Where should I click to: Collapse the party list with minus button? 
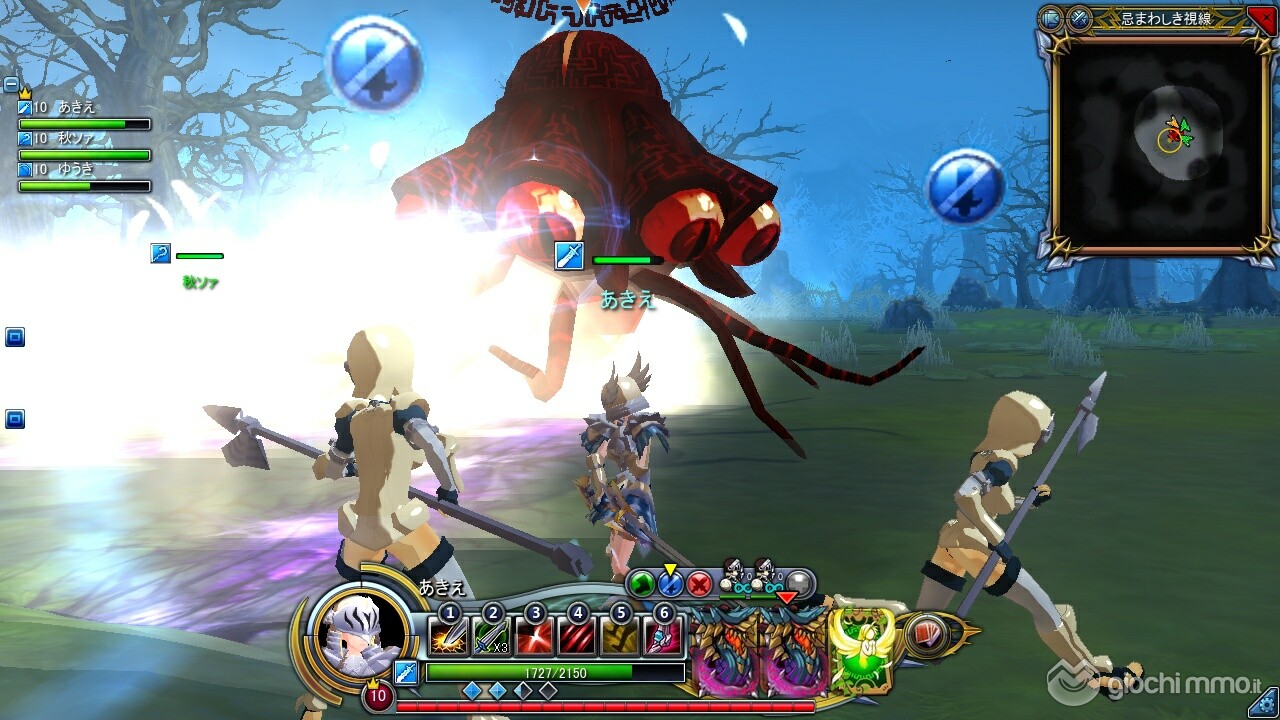coord(11,85)
